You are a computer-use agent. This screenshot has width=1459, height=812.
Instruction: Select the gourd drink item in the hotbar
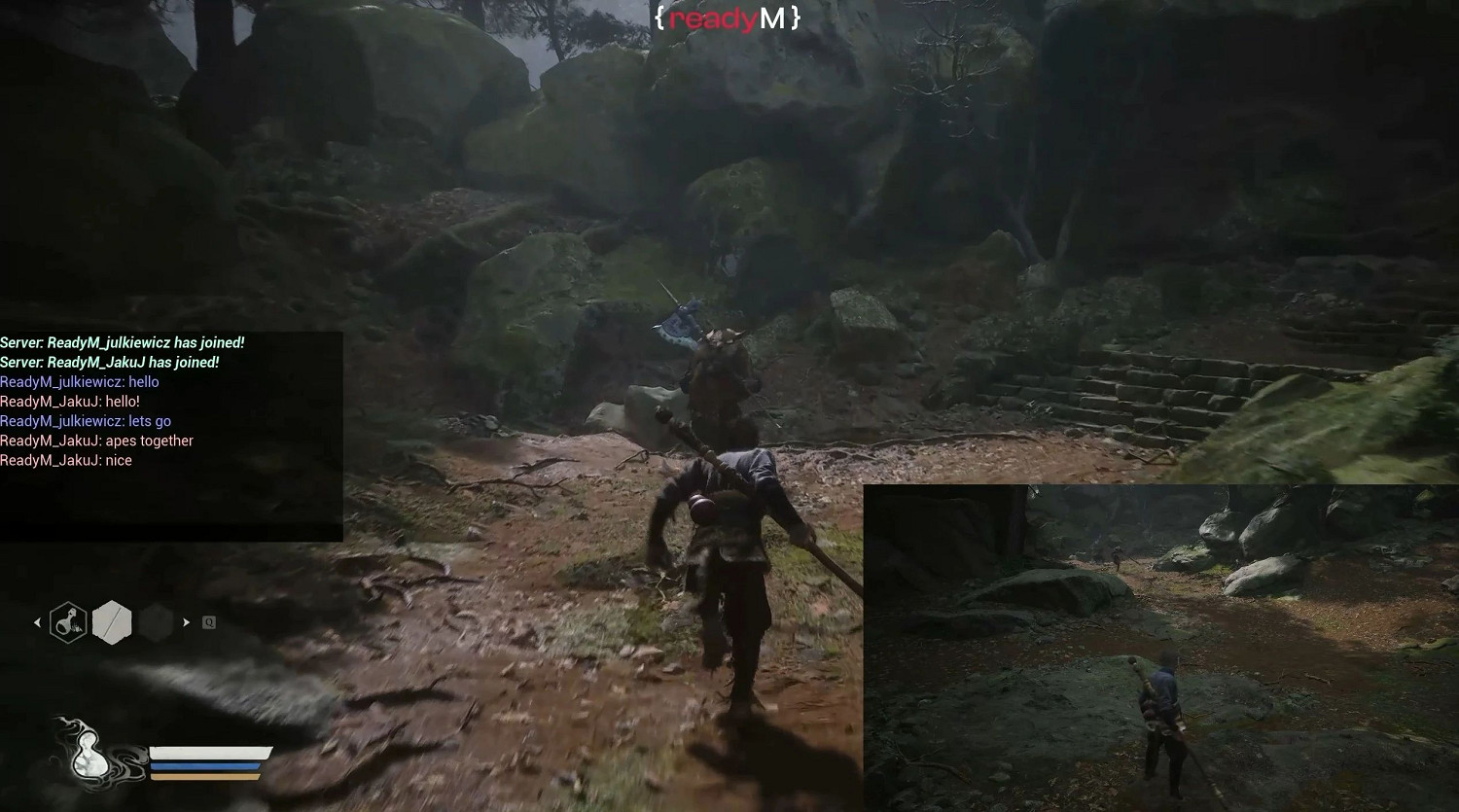point(66,621)
